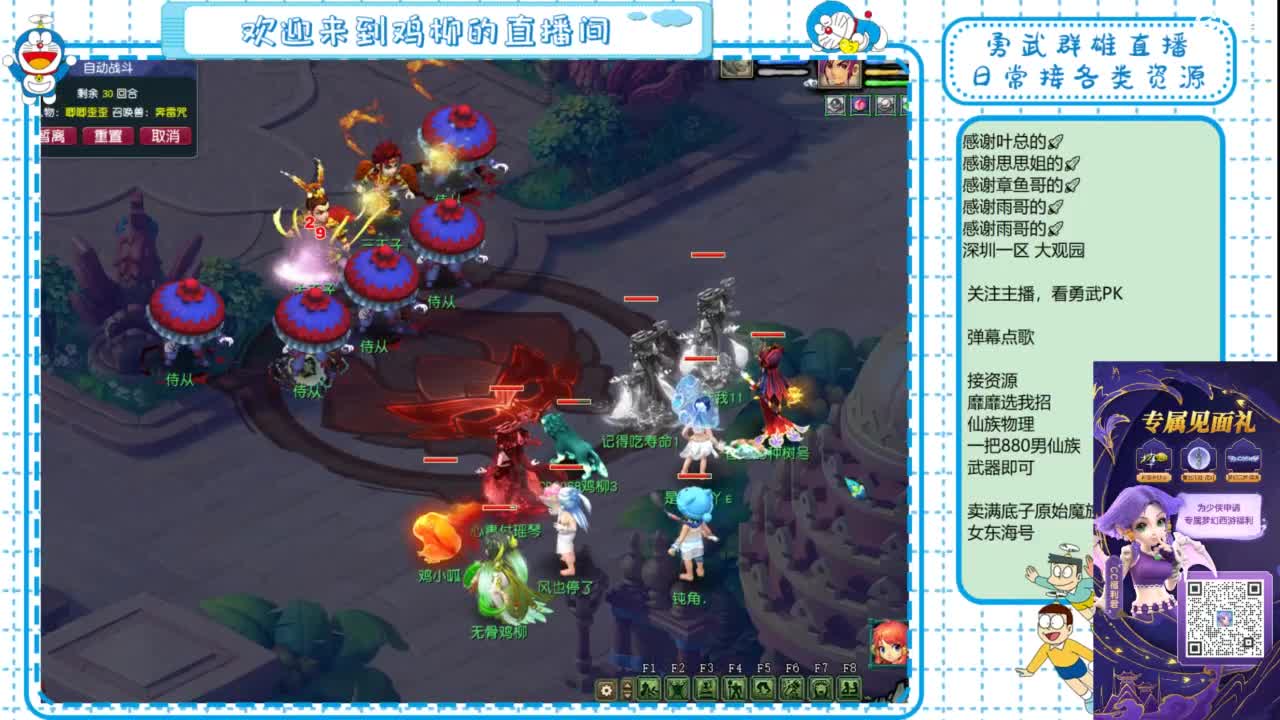Viewport: 1280px width, 720px height.
Task: Activate the F3 meditation skill icon
Action: click(x=707, y=690)
